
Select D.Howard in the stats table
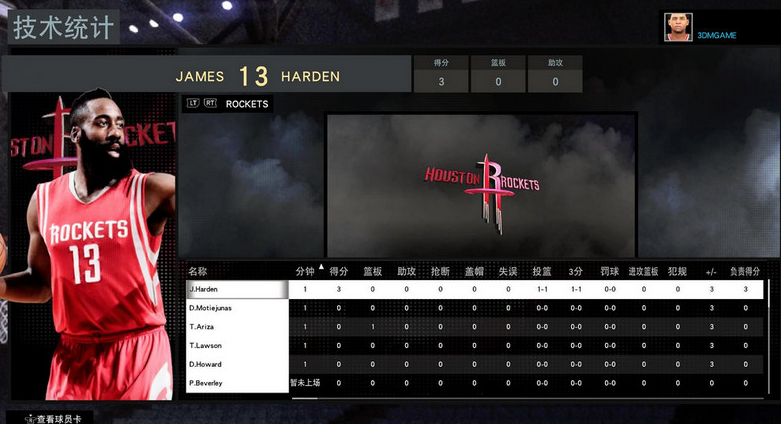tap(237, 365)
